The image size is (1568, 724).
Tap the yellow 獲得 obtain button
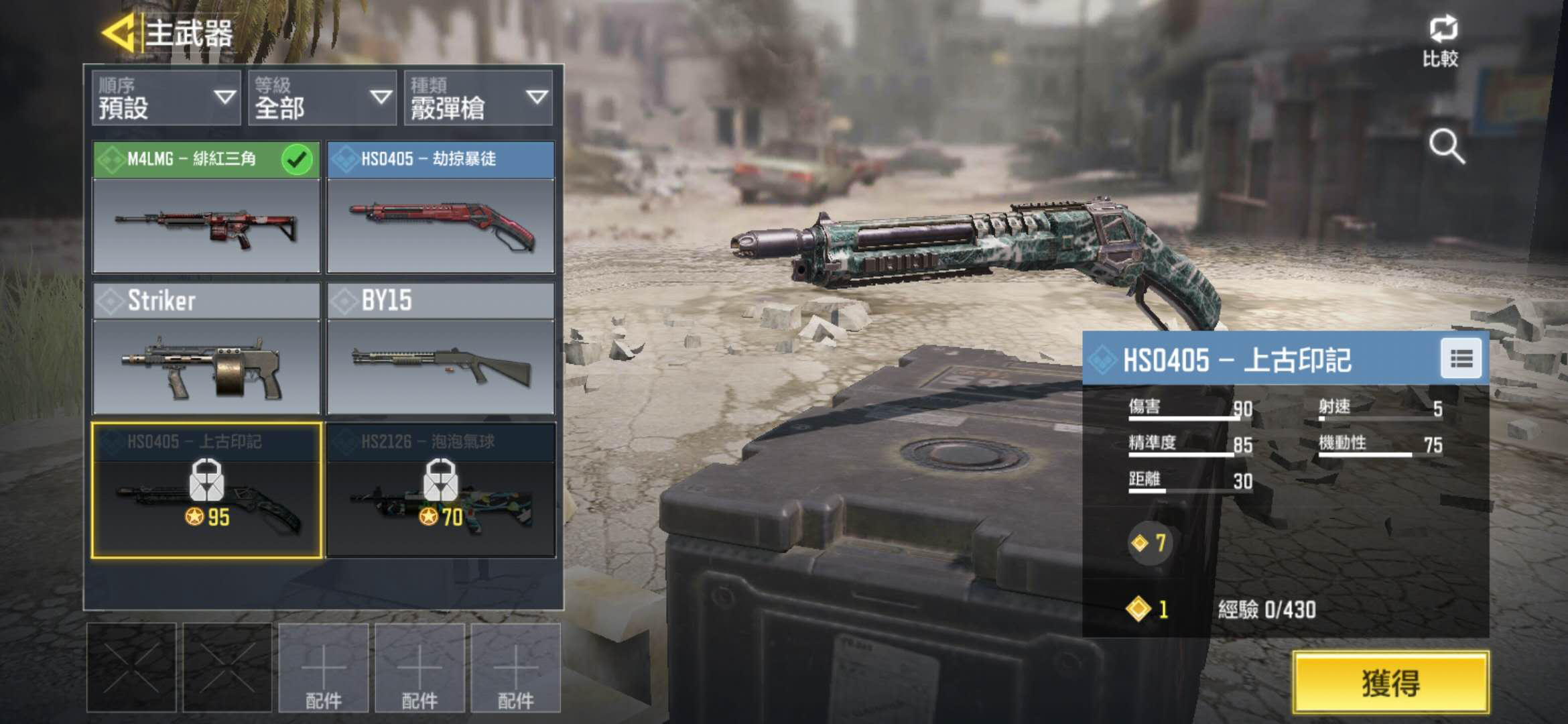pos(1390,682)
